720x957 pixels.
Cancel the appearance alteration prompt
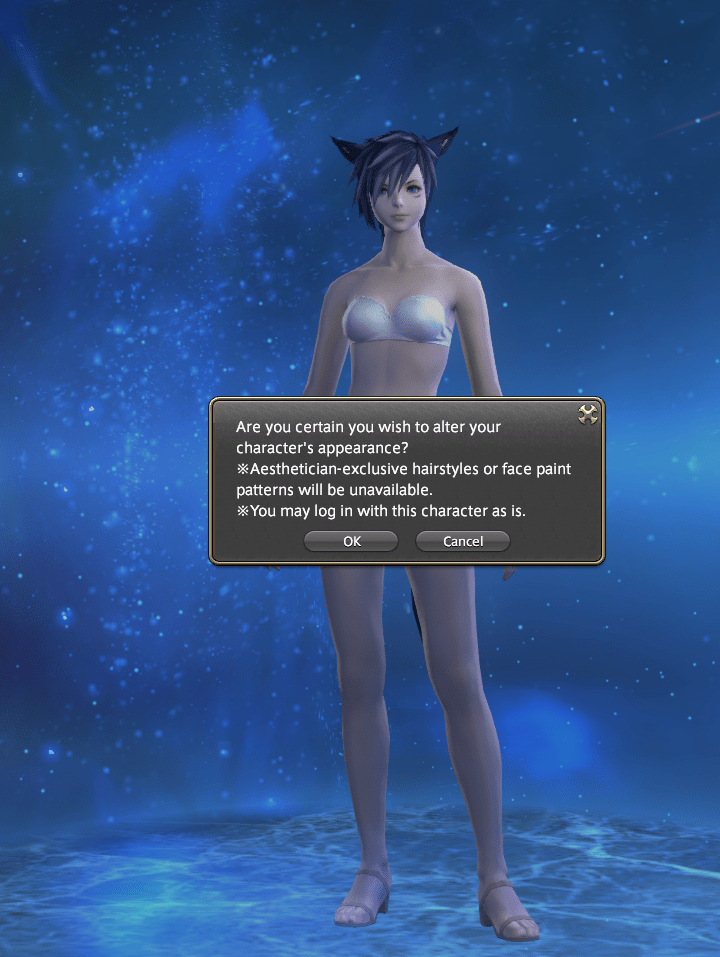click(x=463, y=541)
